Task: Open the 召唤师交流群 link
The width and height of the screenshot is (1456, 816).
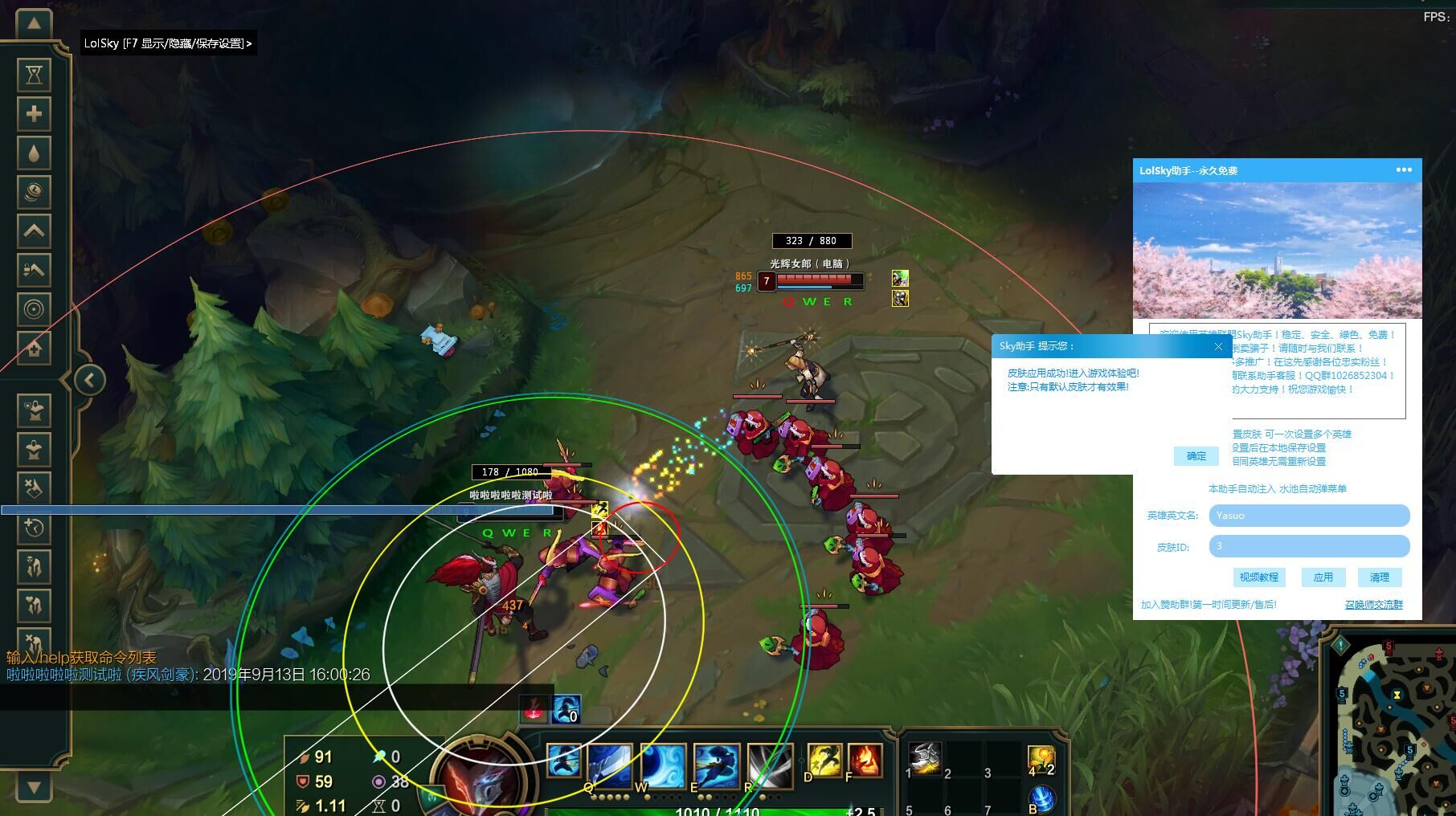Action: (x=1373, y=605)
